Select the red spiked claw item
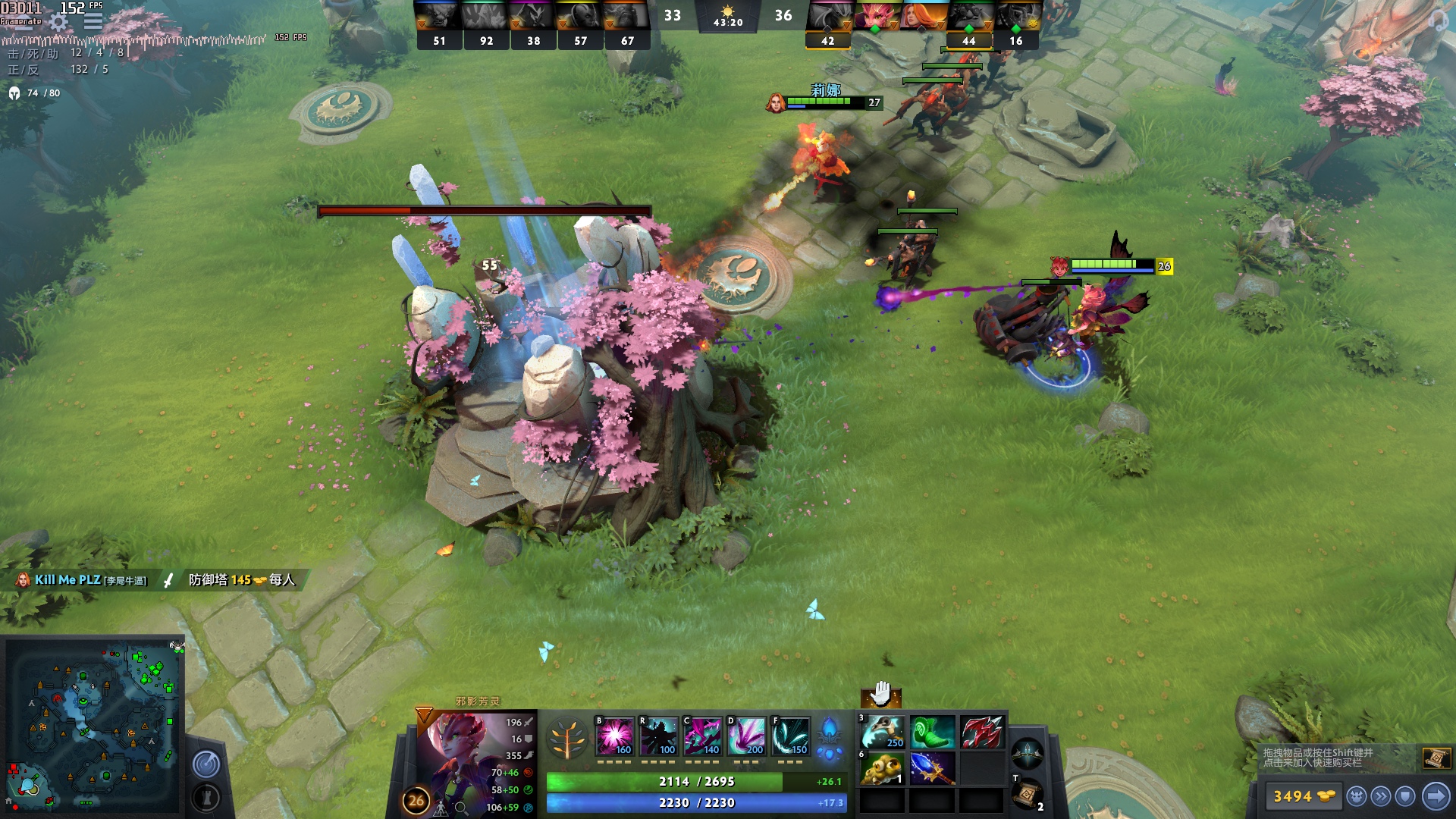This screenshot has width=1456, height=819. pos(982,733)
